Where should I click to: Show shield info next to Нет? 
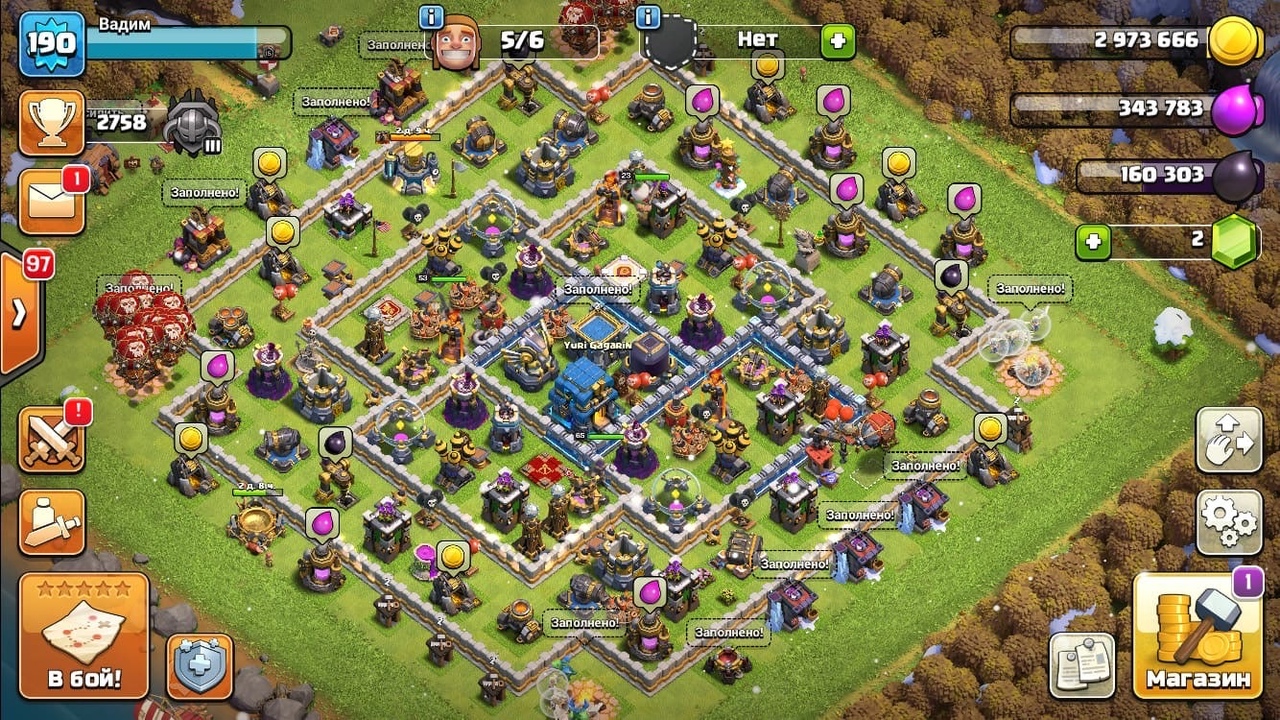pos(648,18)
